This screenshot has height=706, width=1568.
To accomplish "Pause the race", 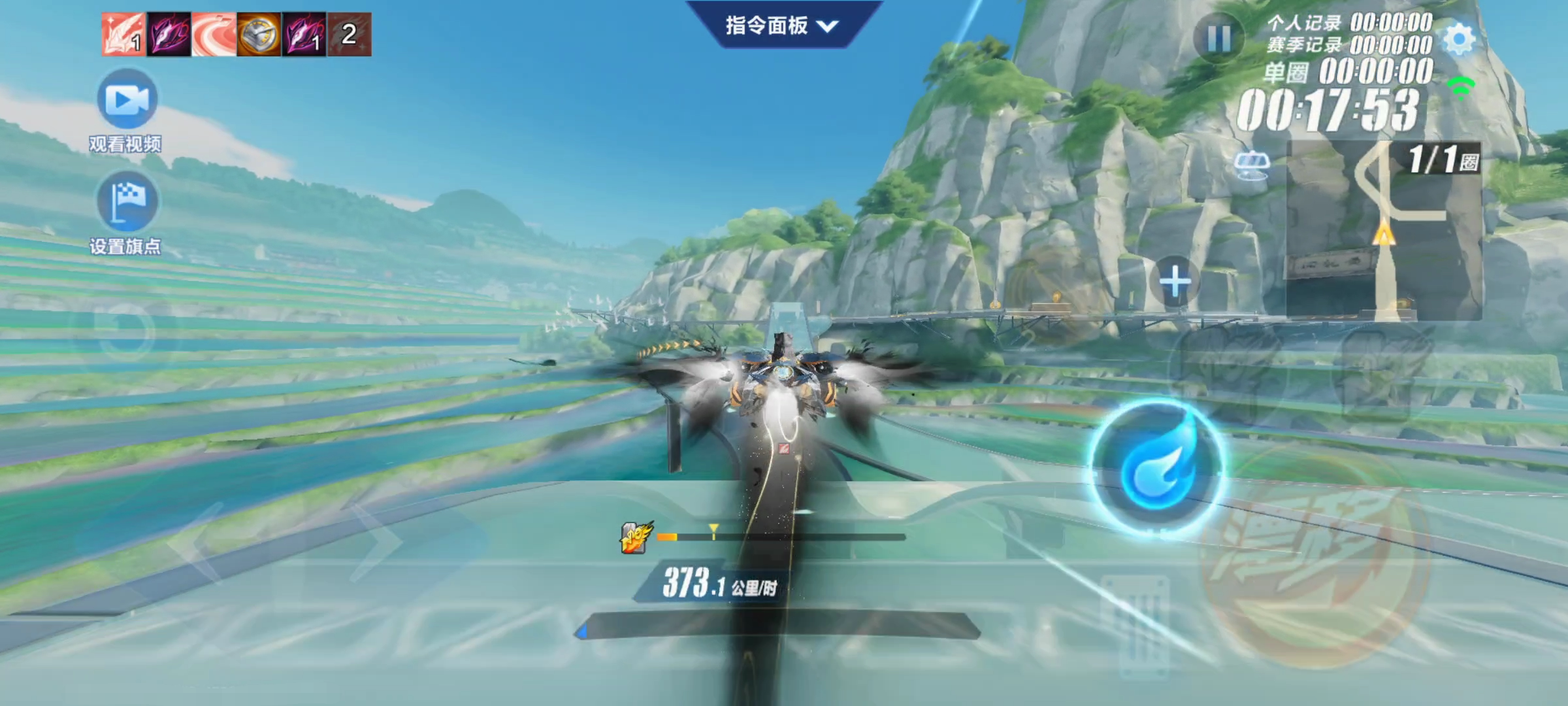I will tap(1218, 39).
